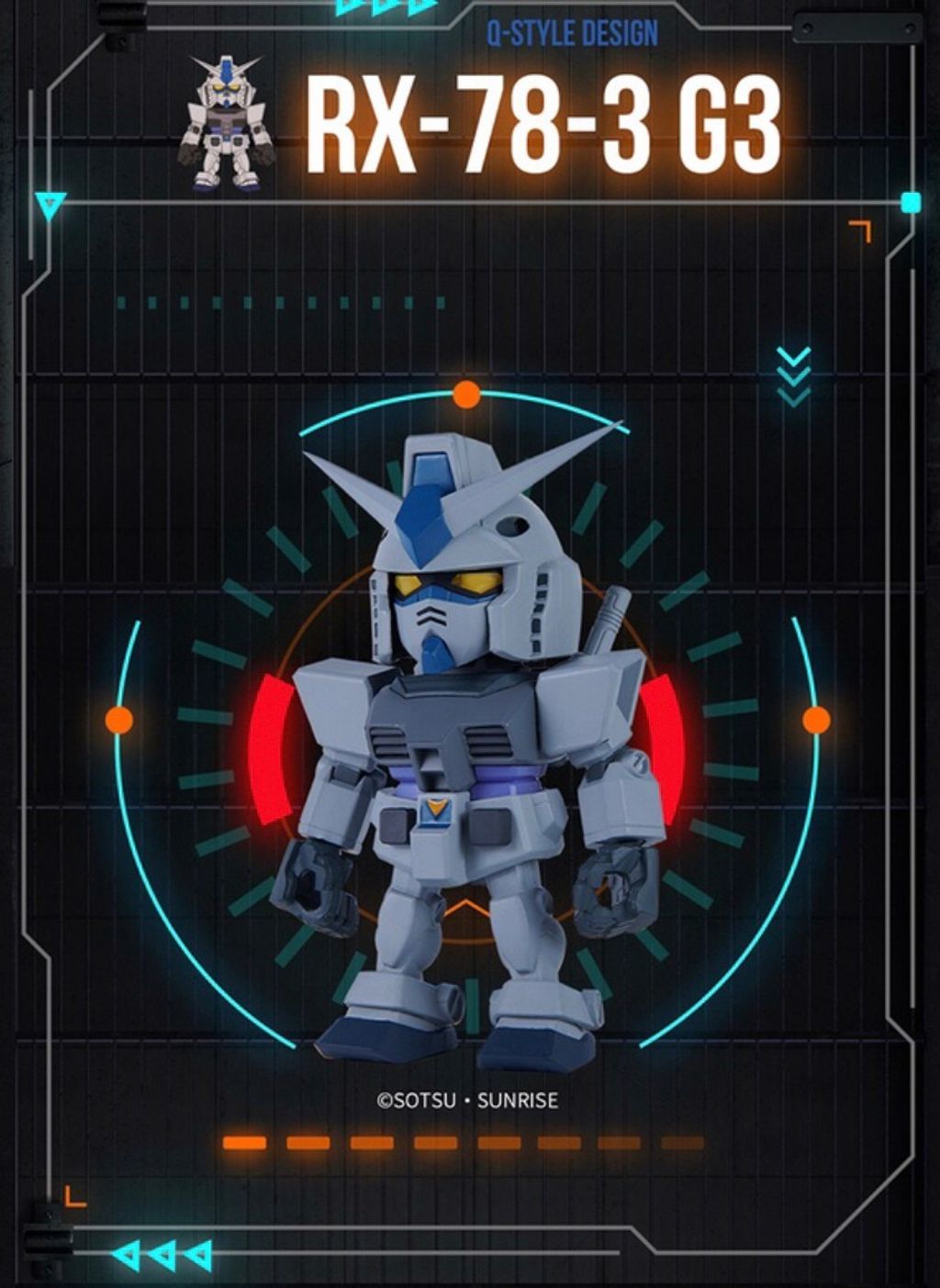Click the cyan triple left arrows
This screenshot has width=940, height=1288.
click(162, 1254)
